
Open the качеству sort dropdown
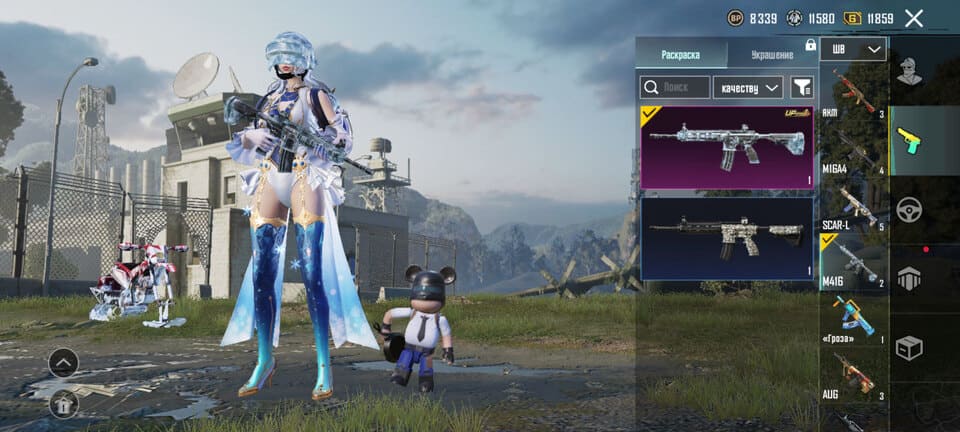click(x=750, y=88)
